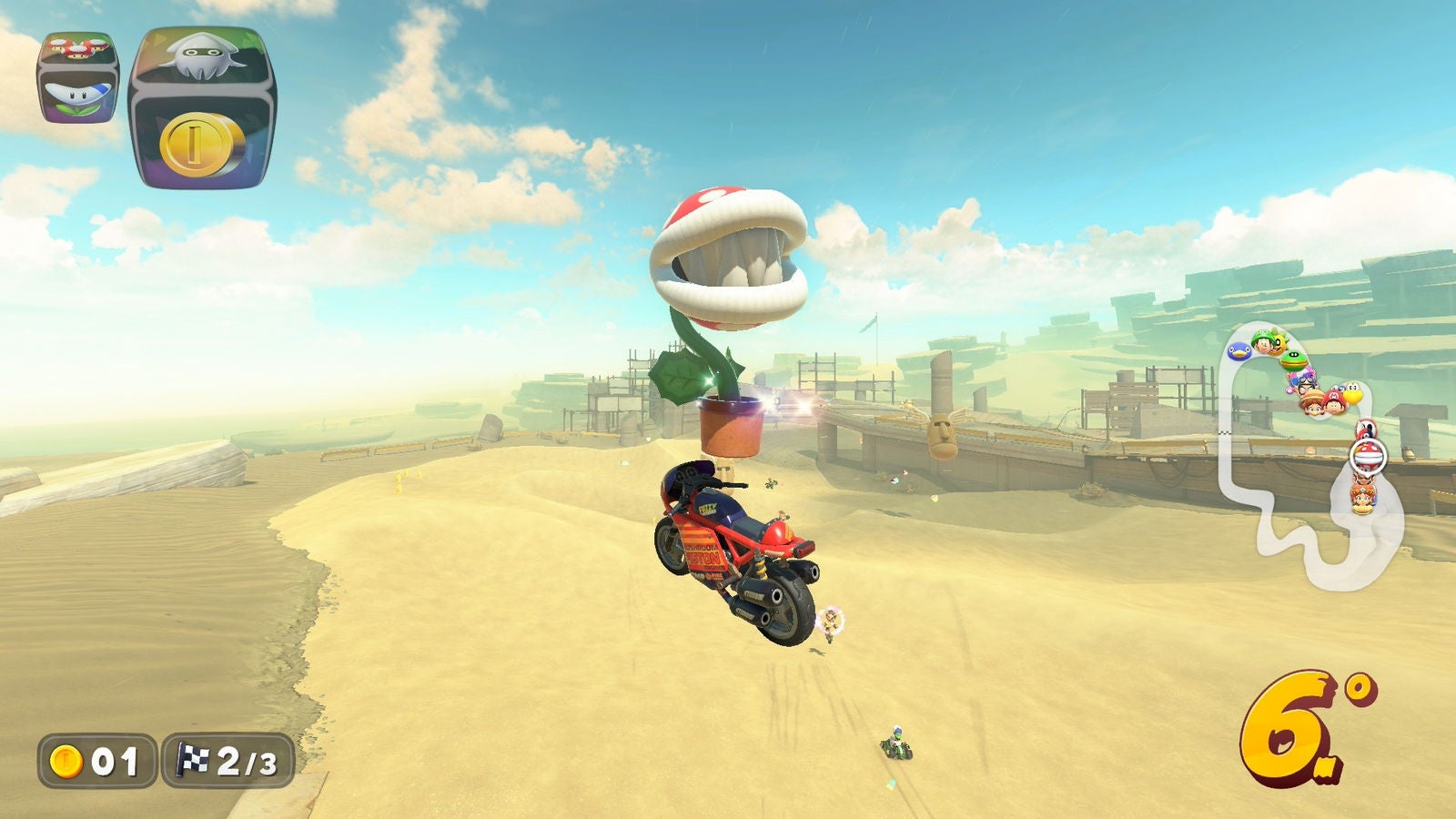Click the green frog racer minimap icon
This screenshot has width=1456, height=819.
[x=1293, y=360]
